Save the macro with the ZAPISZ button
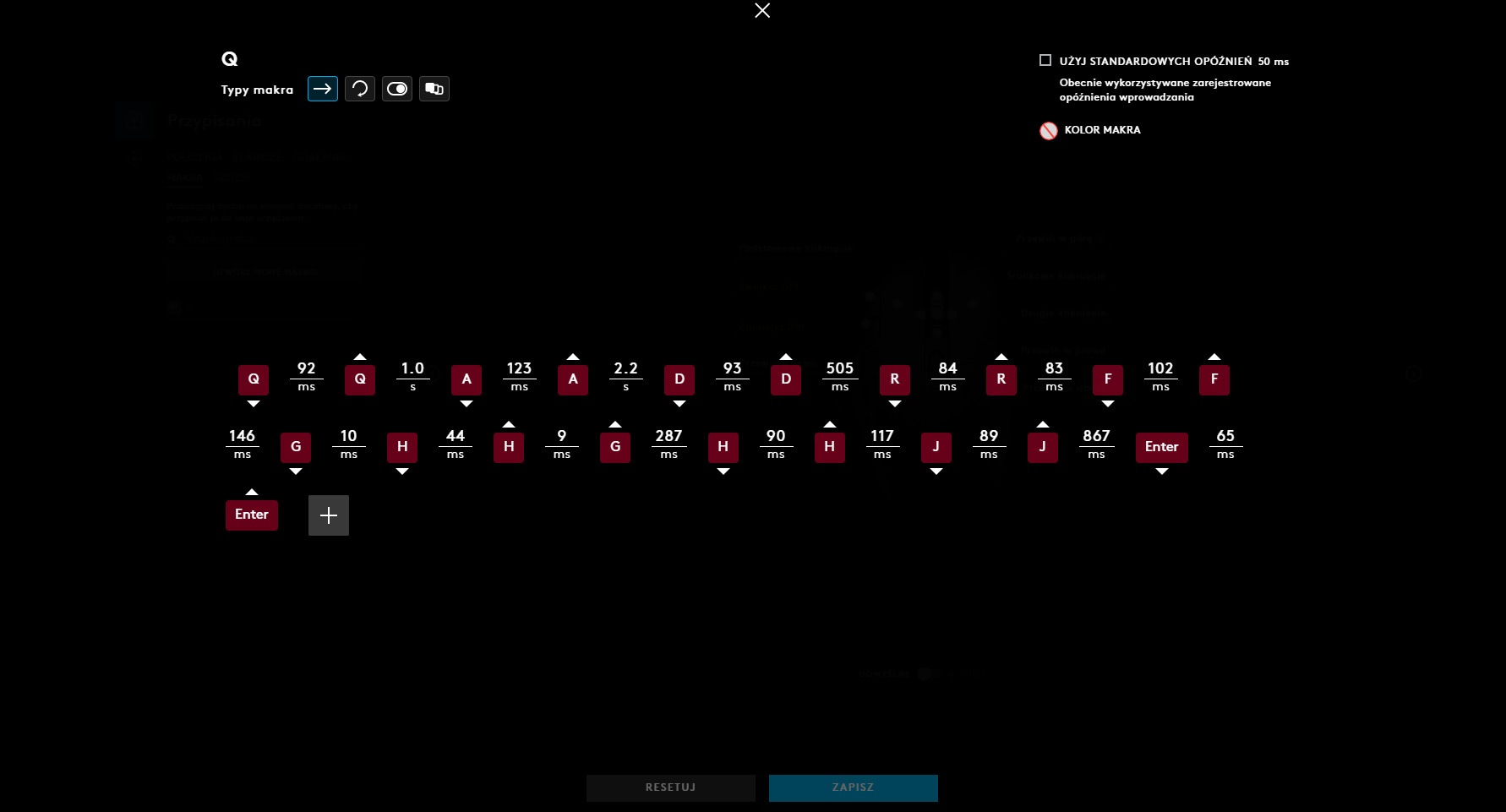This screenshot has width=1506, height=812. coord(853,787)
